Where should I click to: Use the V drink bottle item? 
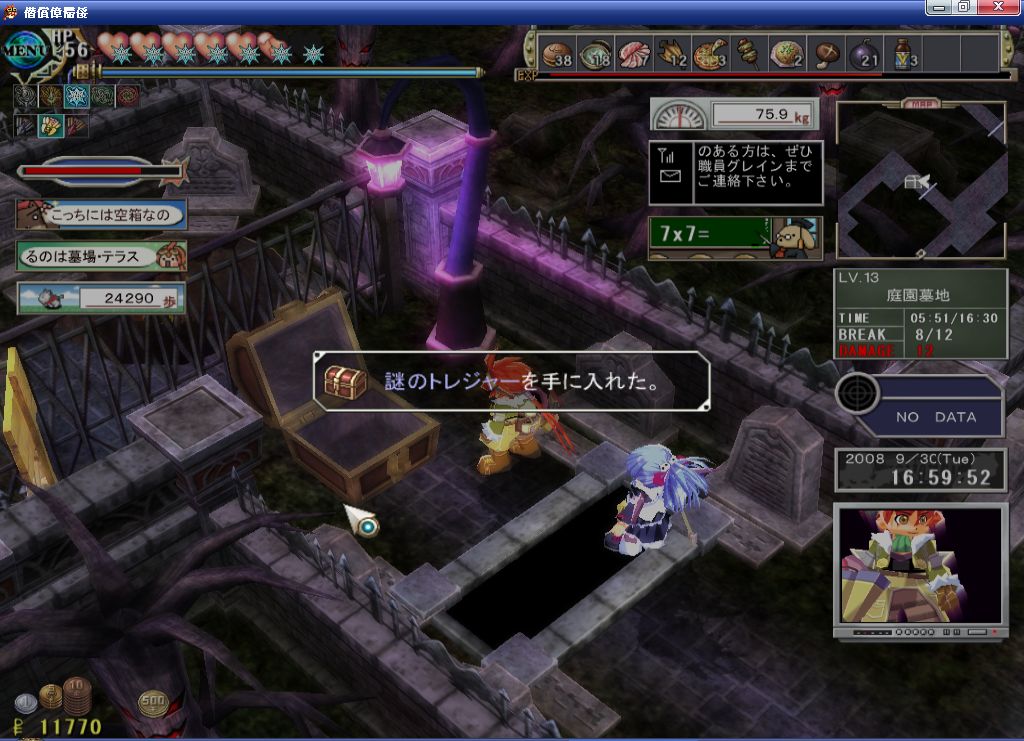tap(903, 53)
